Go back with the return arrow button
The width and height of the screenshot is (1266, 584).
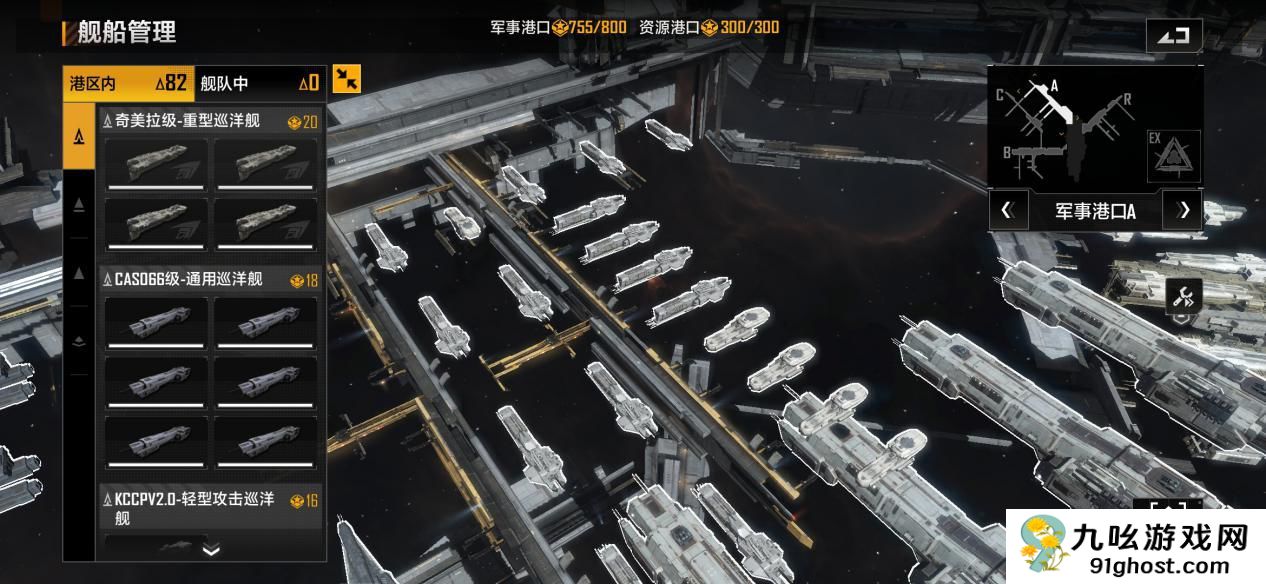click(1174, 36)
